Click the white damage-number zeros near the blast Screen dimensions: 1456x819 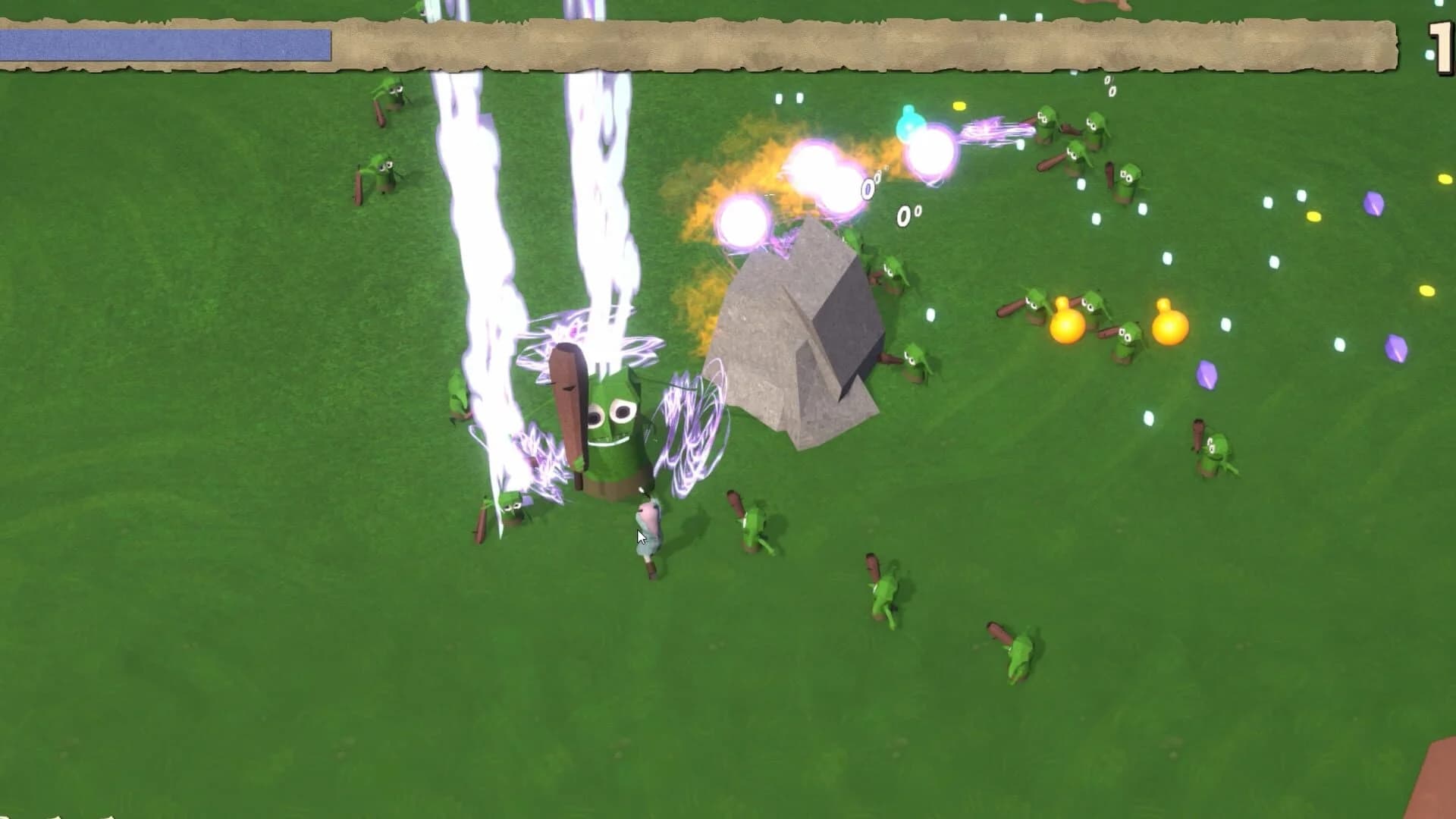pyautogui.click(x=902, y=216)
